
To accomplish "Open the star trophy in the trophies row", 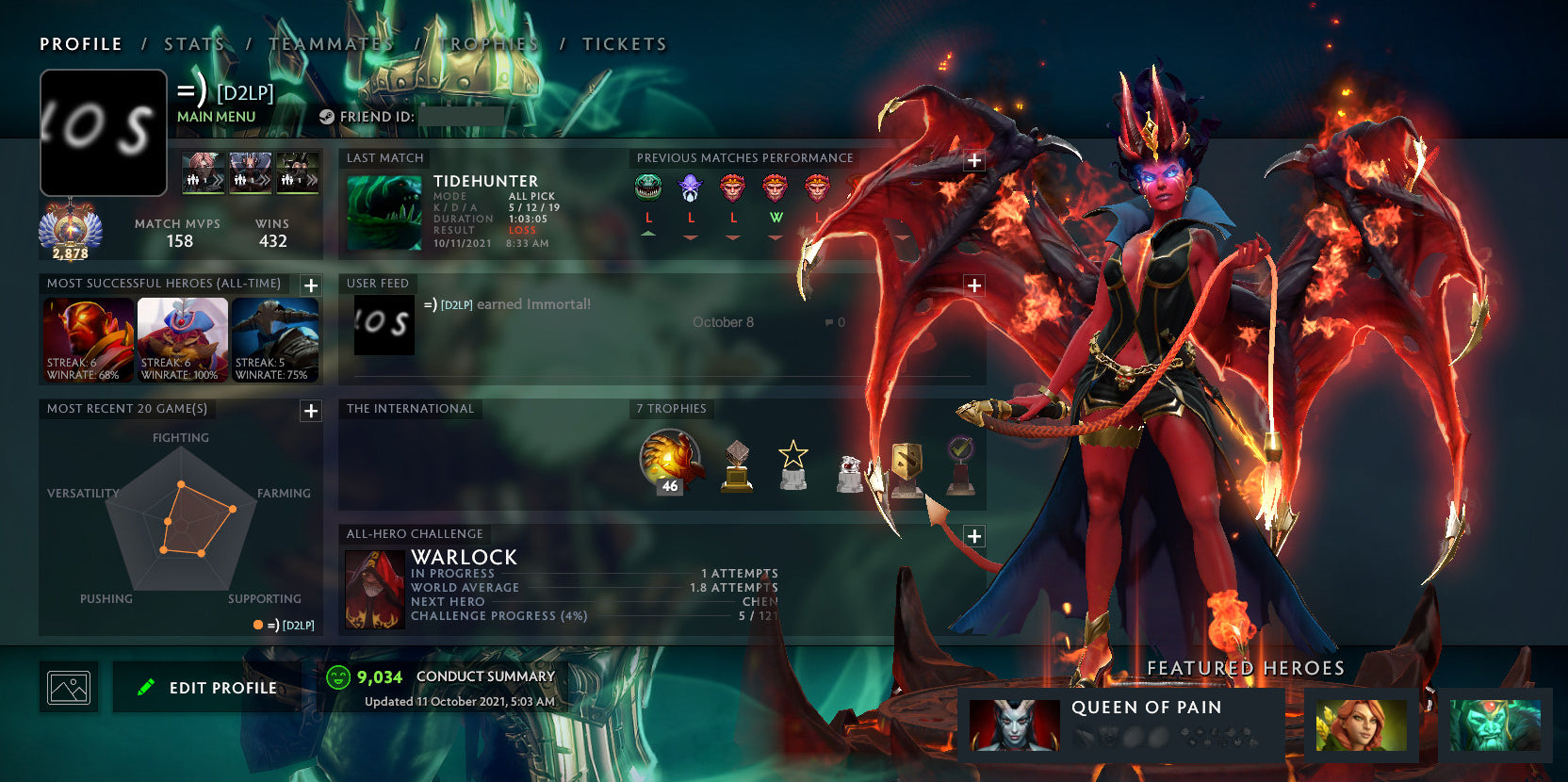I will point(792,462).
